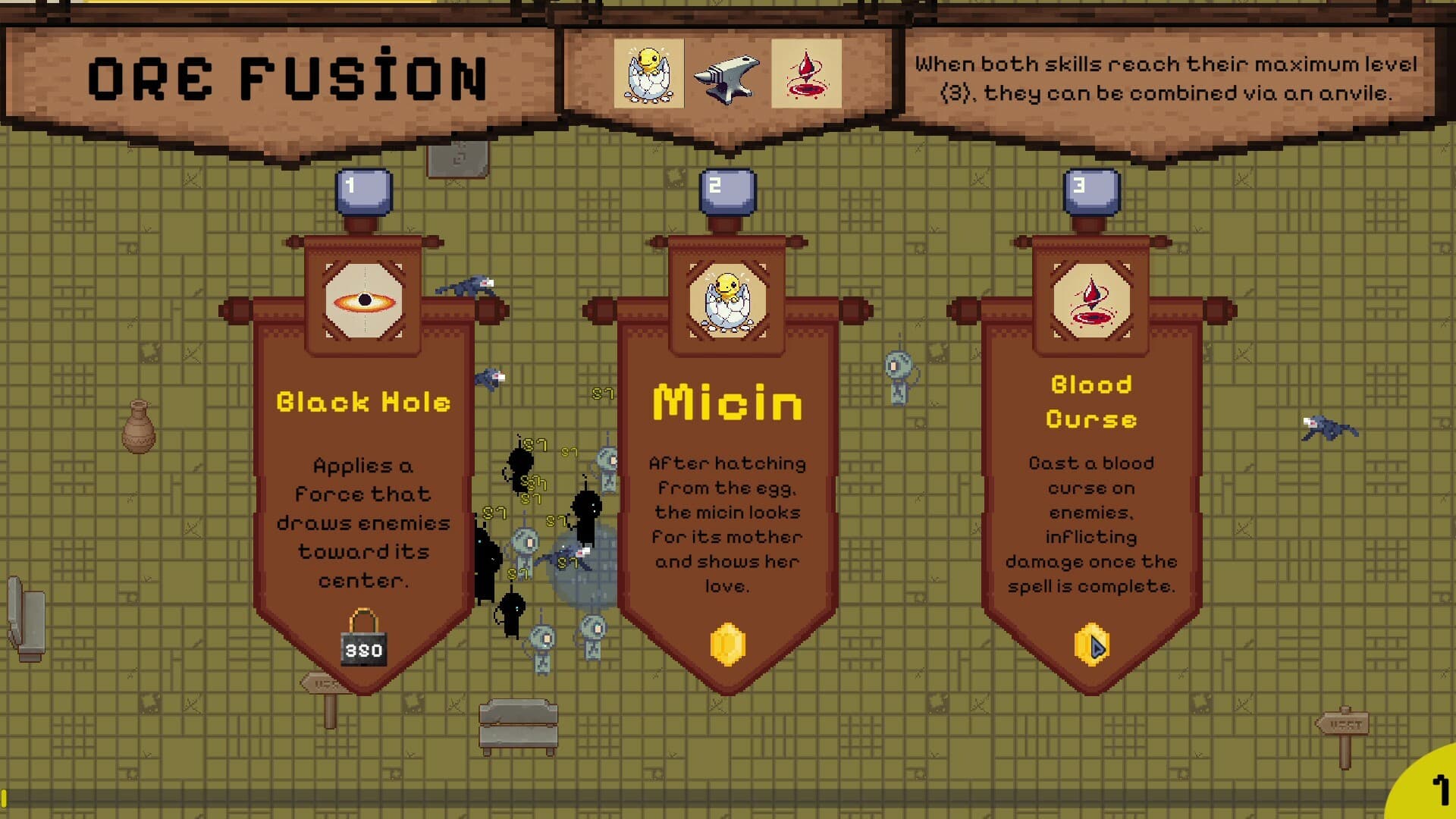This screenshot has width=1456, height=819.
Task: Click the fusion rules text panel
Action: pyautogui.click(x=1168, y=80)
